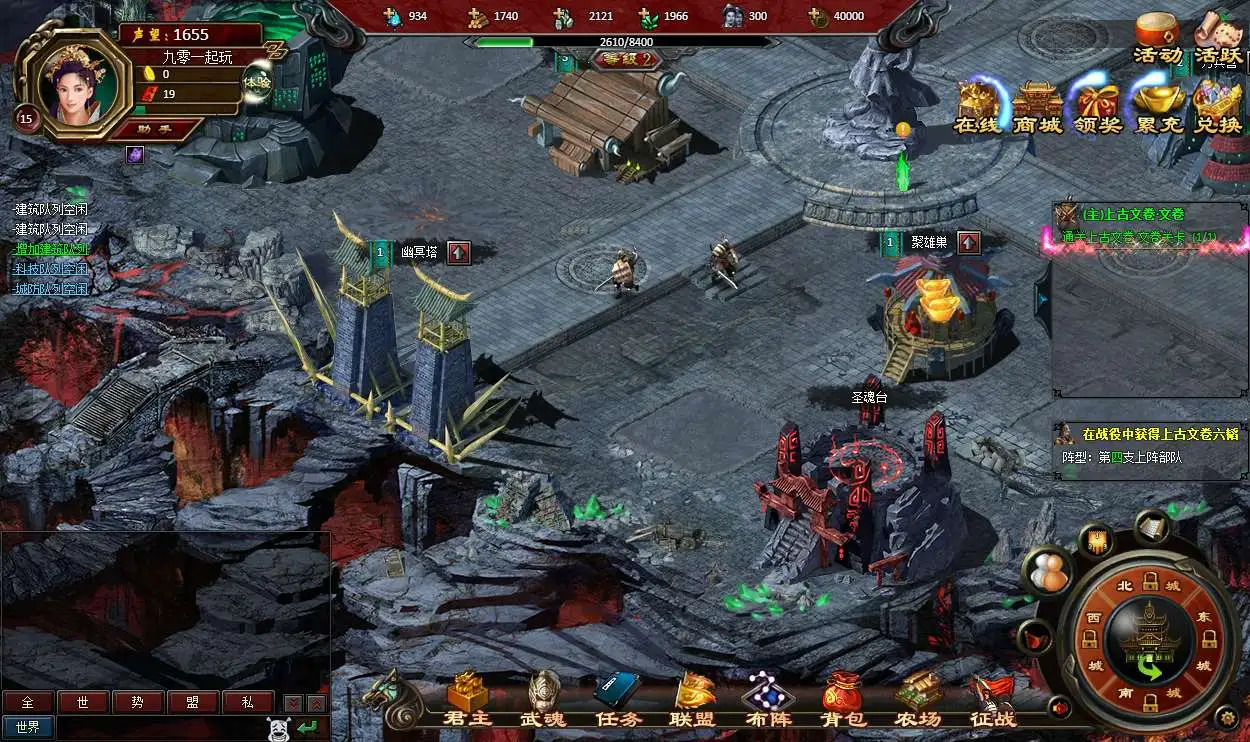Select the 世界 chat channel button
Screen dimensions: 1250x742
pyautogui.click(x=28, y=727)
